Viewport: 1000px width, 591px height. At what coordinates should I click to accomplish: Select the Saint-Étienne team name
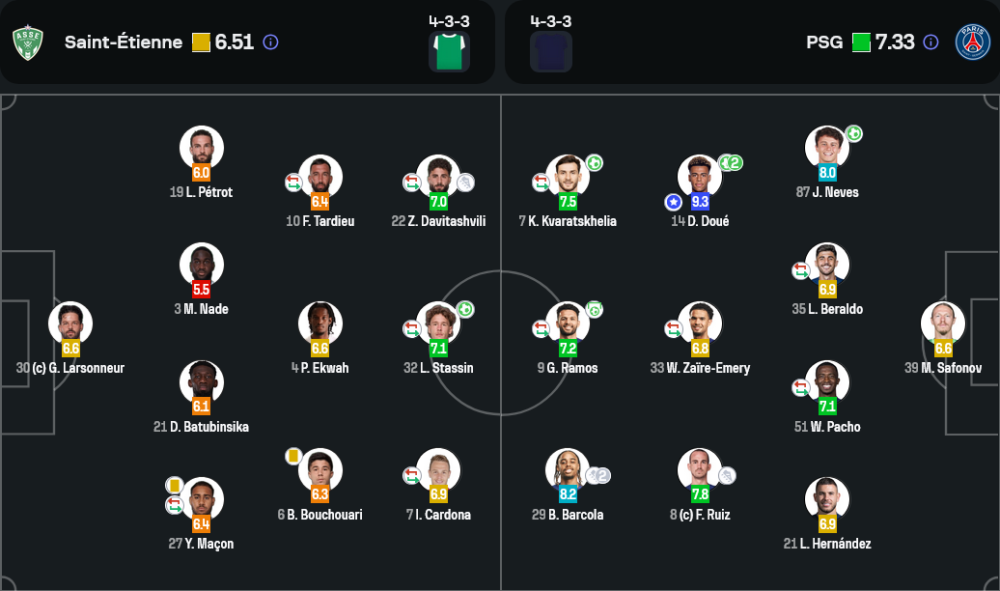(x=123, y=42)
